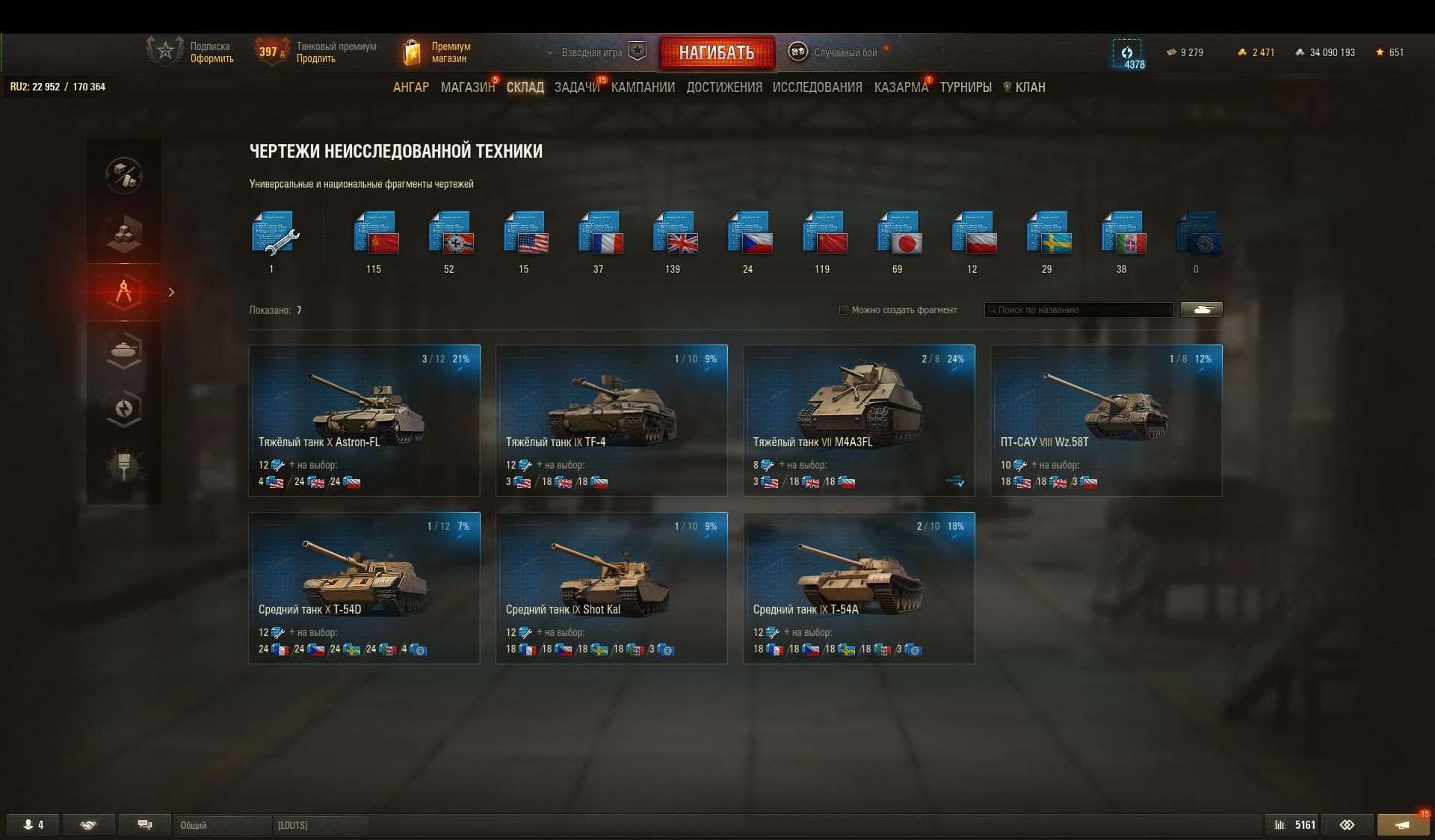Enable the Можно создать фрагмент checkbox
The height and width of the screenshot is (840, 1435).
843,309
